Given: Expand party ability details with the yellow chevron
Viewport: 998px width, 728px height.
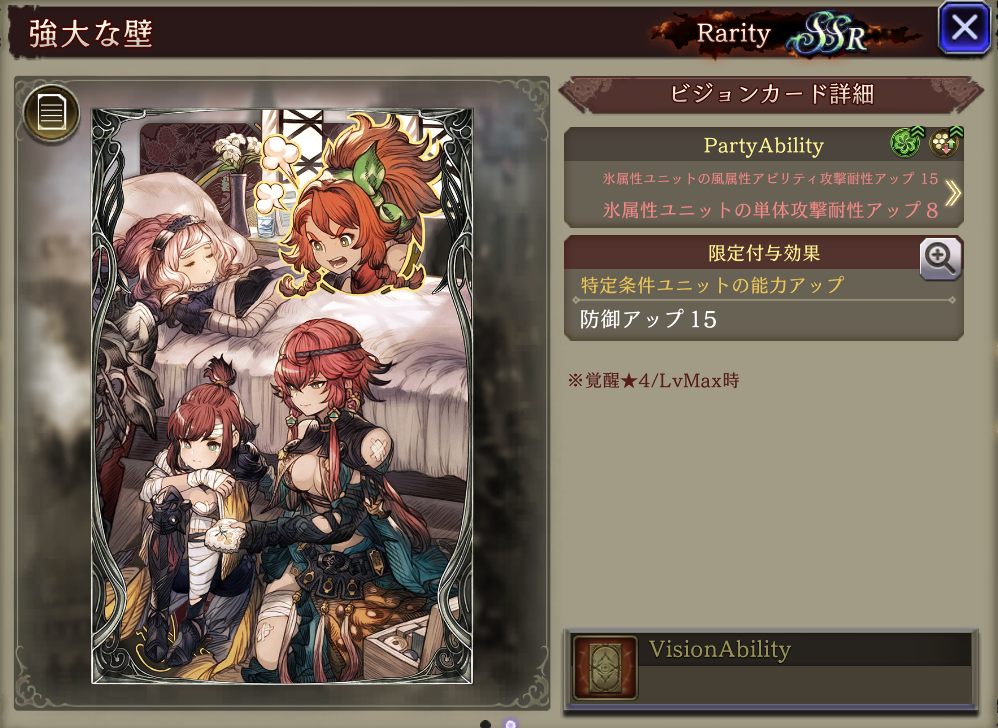Looking at the screenshot, I should click(x=951, y=193).
